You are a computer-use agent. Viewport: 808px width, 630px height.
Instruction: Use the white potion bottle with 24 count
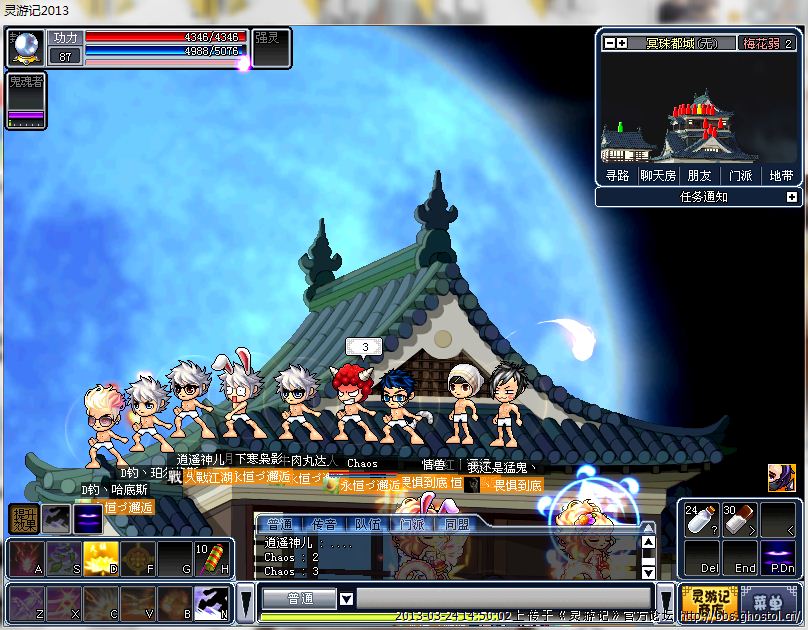coord(701,519)
